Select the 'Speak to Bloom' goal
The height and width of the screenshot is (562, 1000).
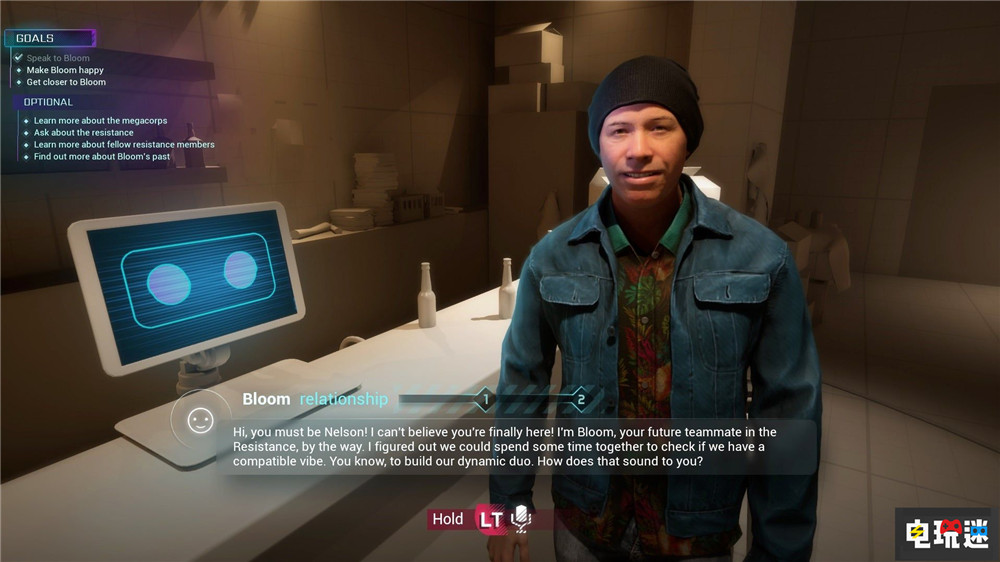[57, 58]
